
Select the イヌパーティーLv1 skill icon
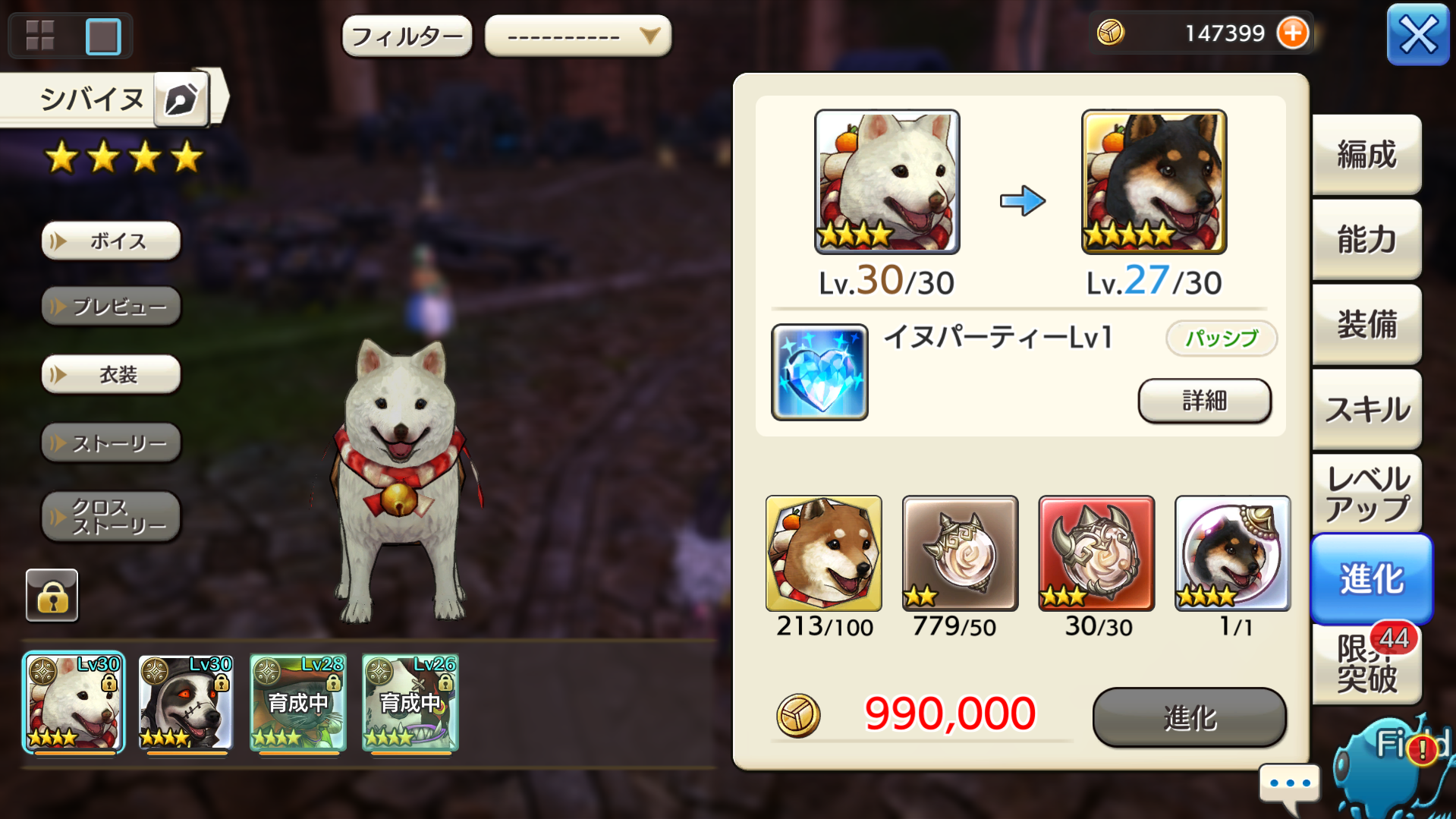click(x=819, y=371)
